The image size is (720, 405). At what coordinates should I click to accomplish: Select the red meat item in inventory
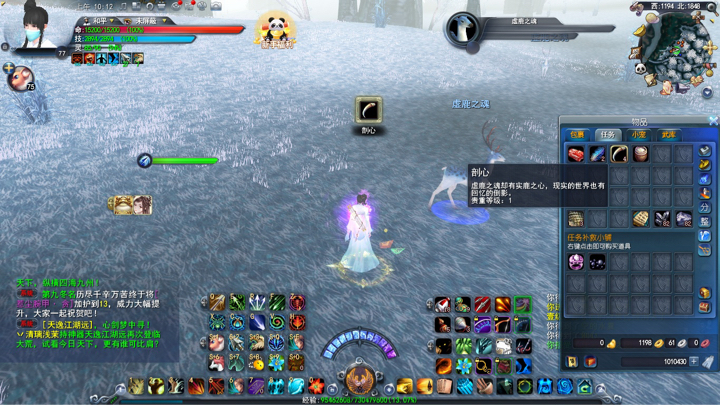576,153
